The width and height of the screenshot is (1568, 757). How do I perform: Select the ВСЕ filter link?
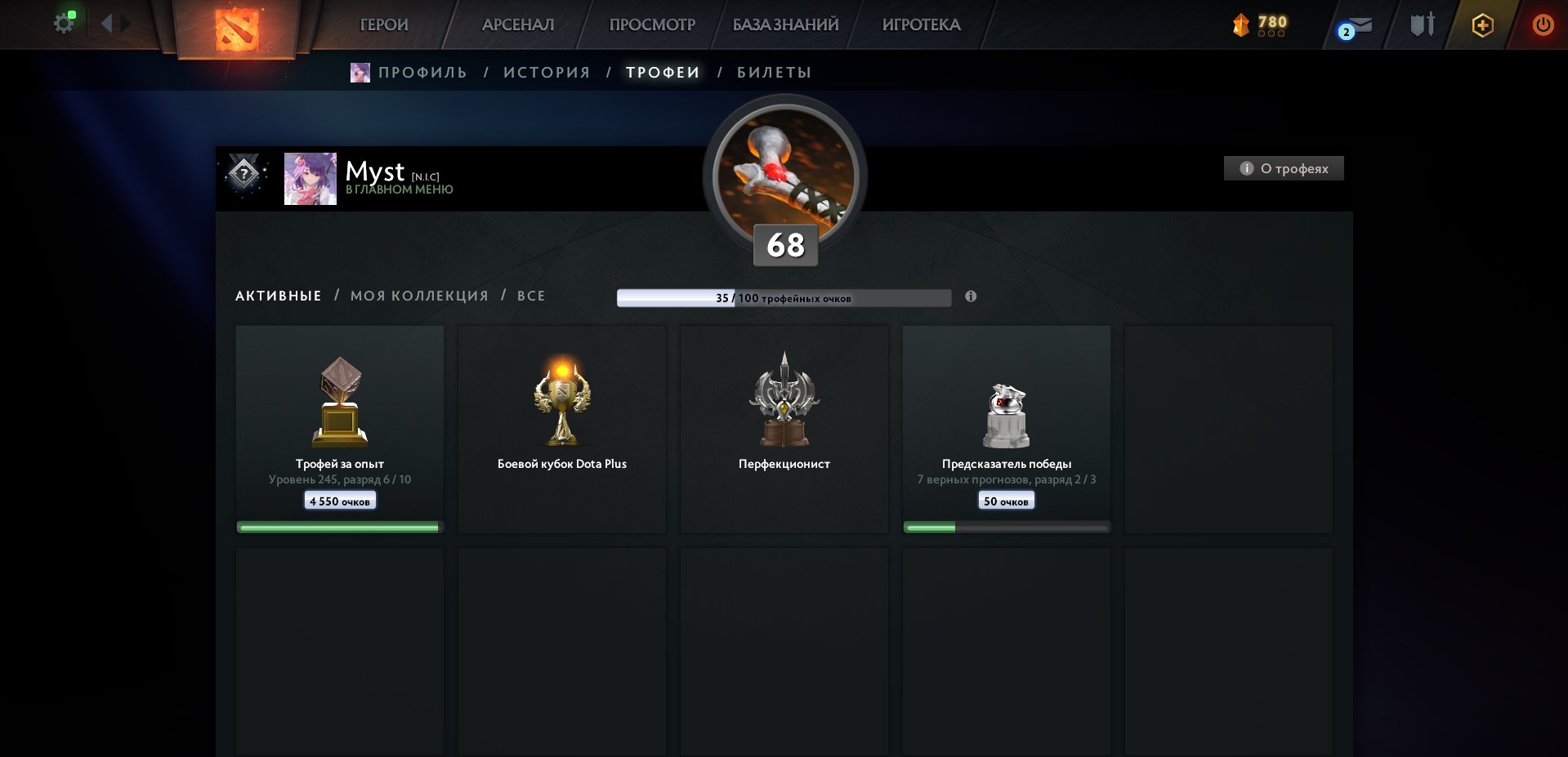point(530,296)
